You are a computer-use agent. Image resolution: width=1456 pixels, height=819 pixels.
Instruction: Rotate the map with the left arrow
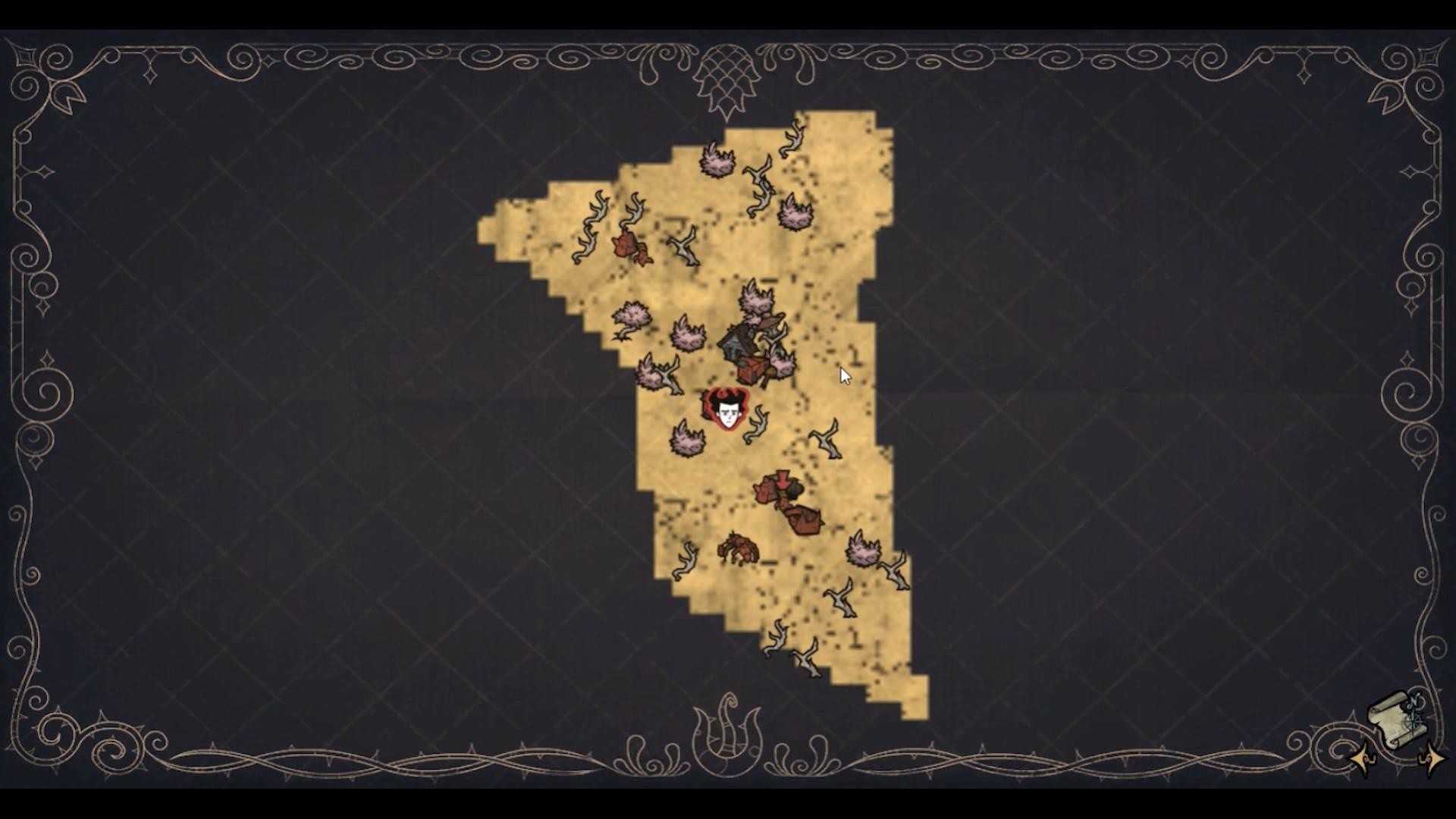tap(1363, 758)
